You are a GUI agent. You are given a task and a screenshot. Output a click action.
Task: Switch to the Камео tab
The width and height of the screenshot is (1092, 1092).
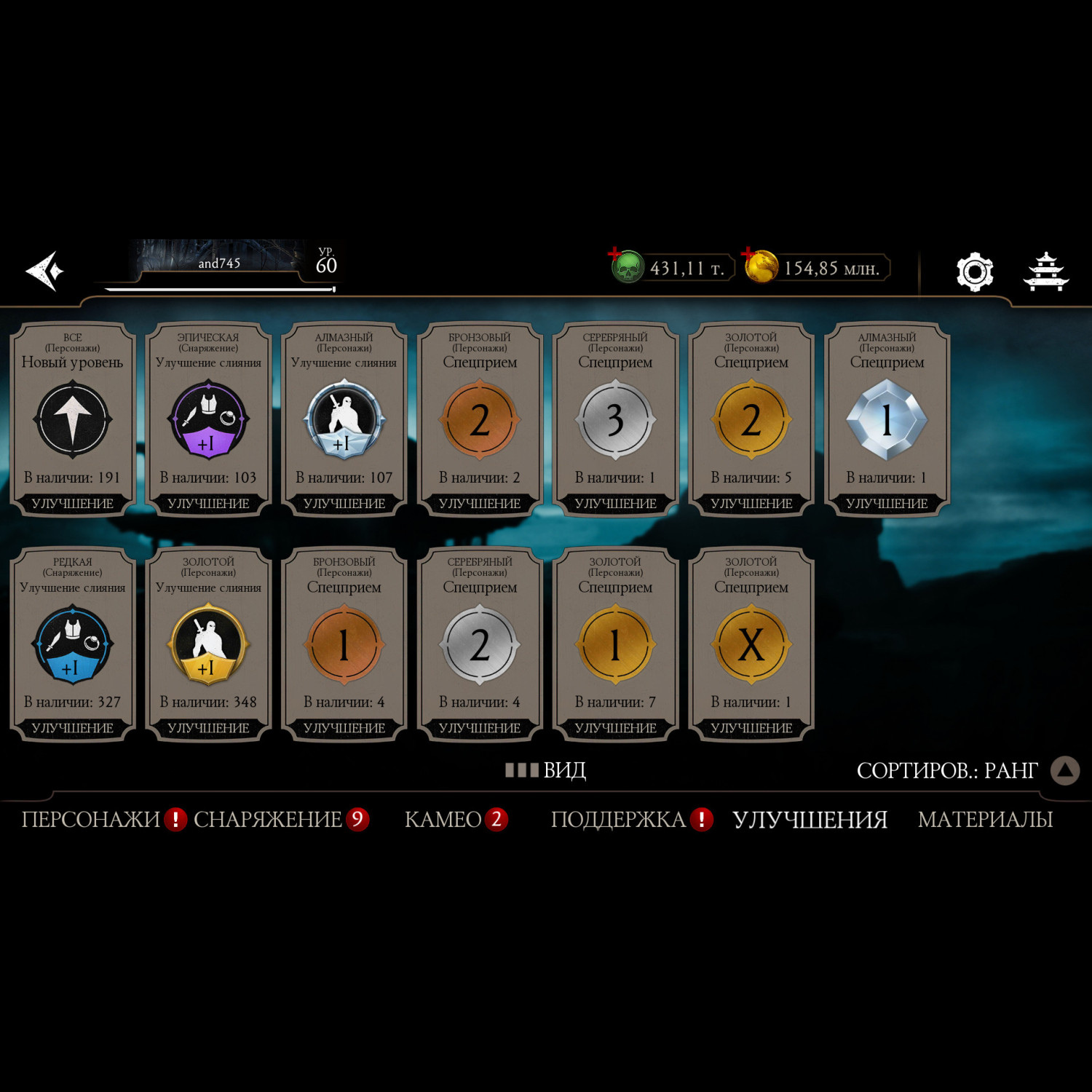pos(443,820)
